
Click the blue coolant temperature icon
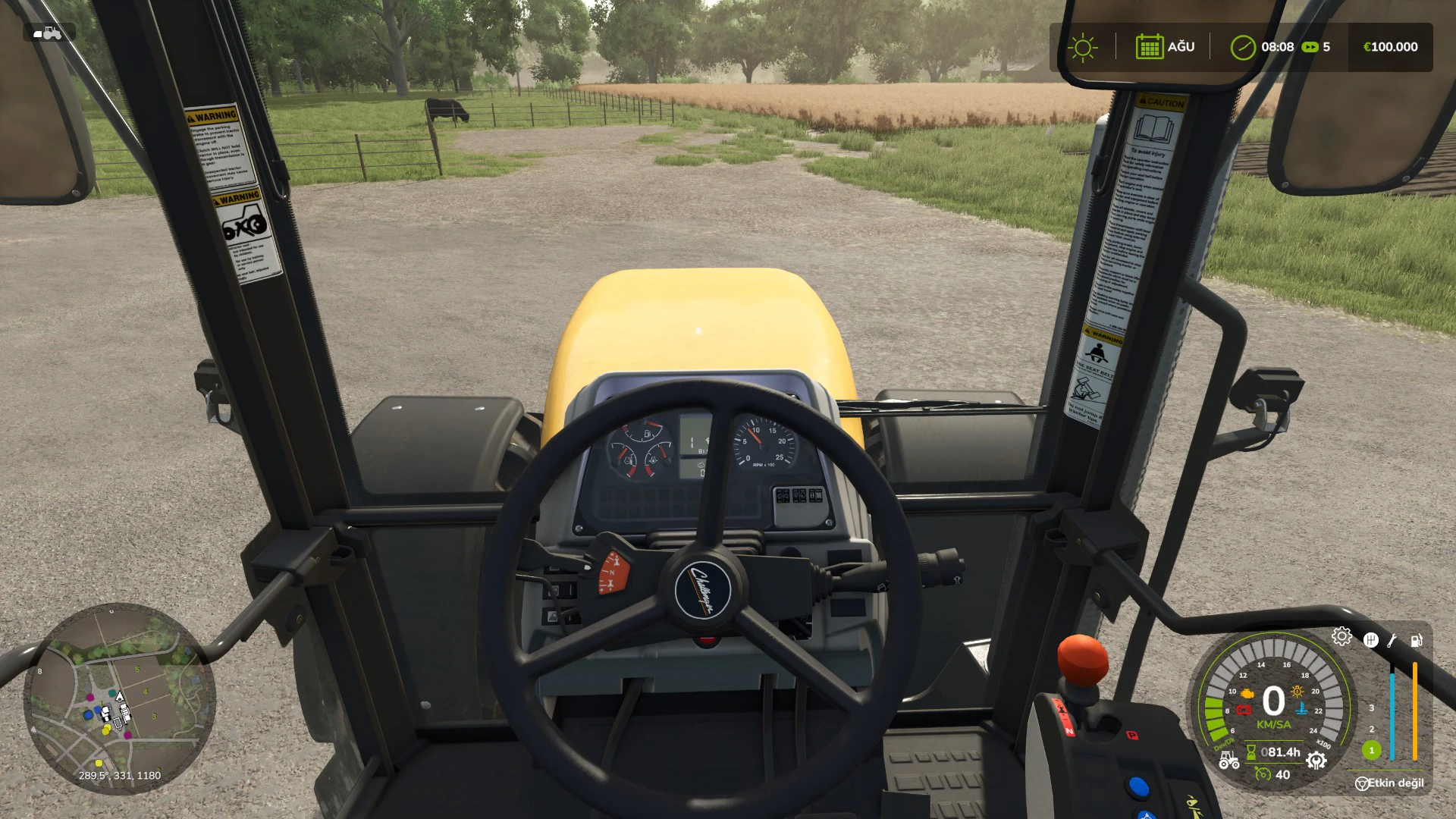coord(1301,708)
